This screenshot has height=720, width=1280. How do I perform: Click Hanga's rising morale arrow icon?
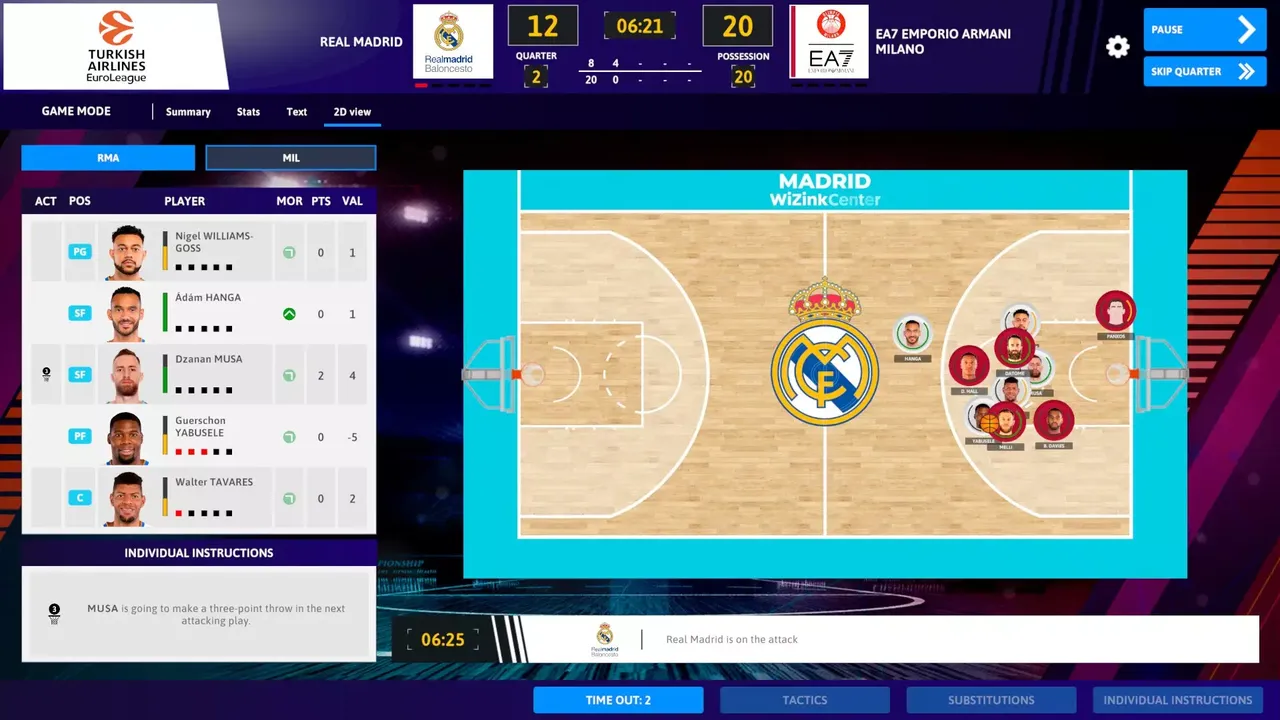tap(289, 313)
